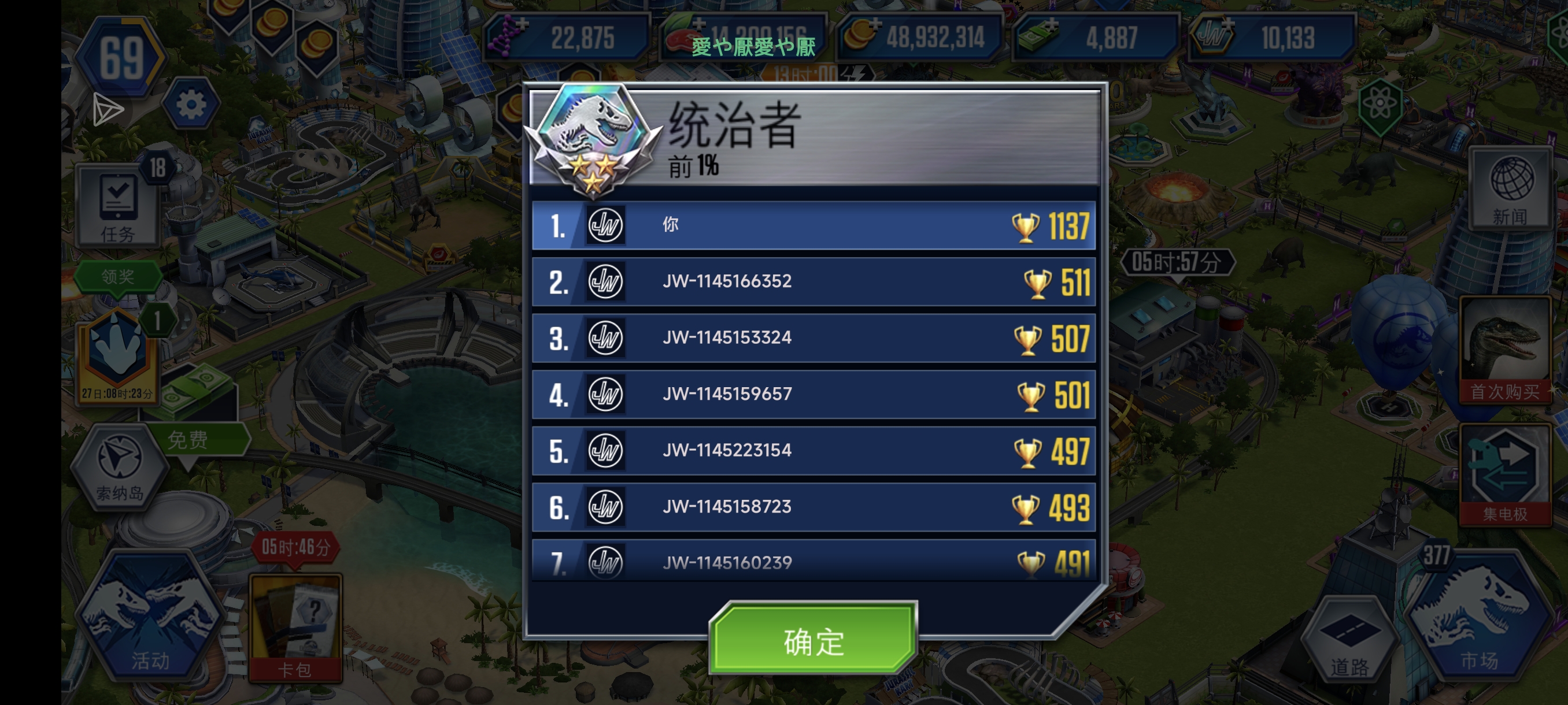Screen dimensions: 1568x705
Task: Tap the 免费 free offer banner
Action: click(x=188, y=439)
